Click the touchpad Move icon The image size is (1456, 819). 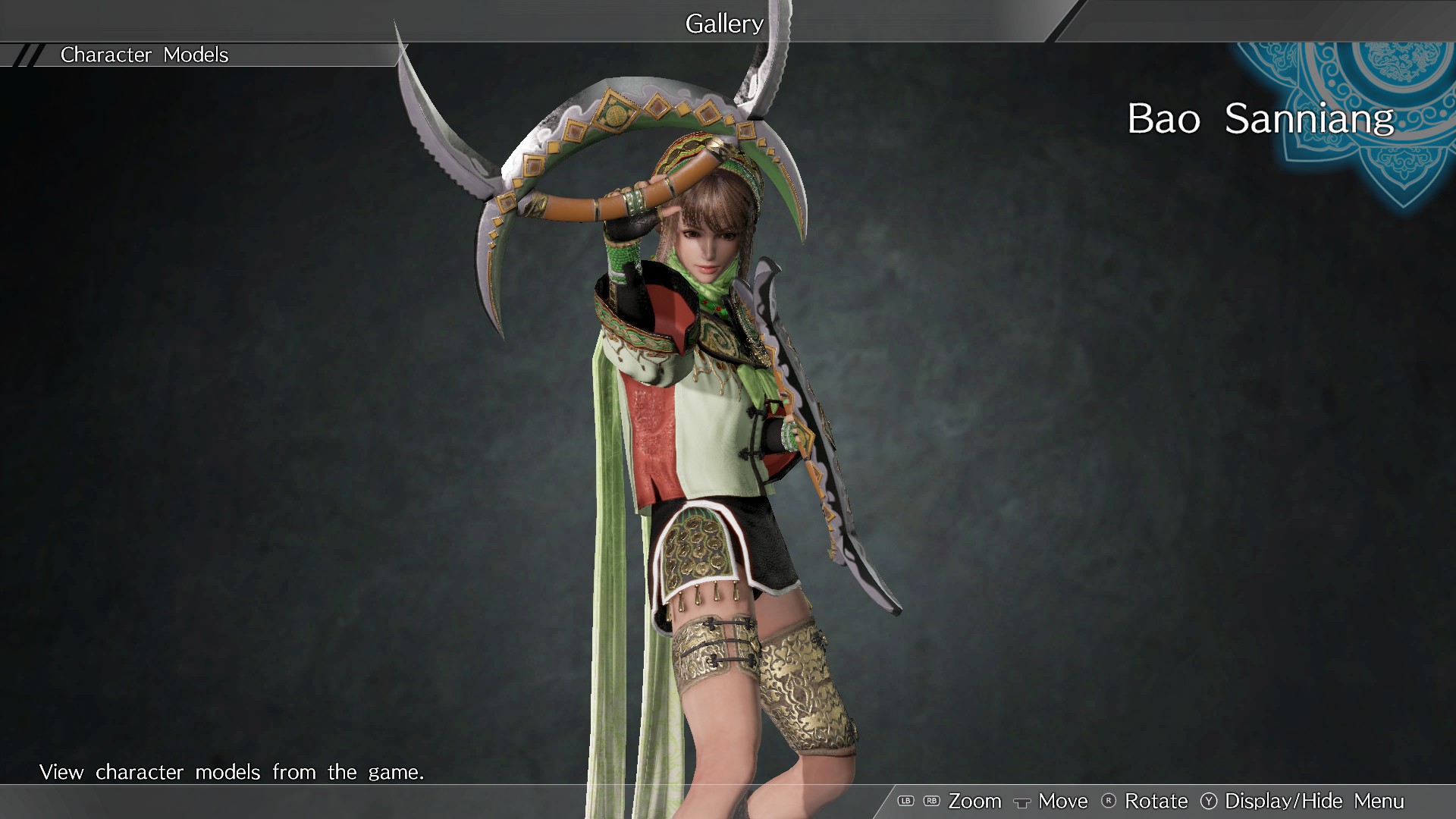coord(1023,802)
